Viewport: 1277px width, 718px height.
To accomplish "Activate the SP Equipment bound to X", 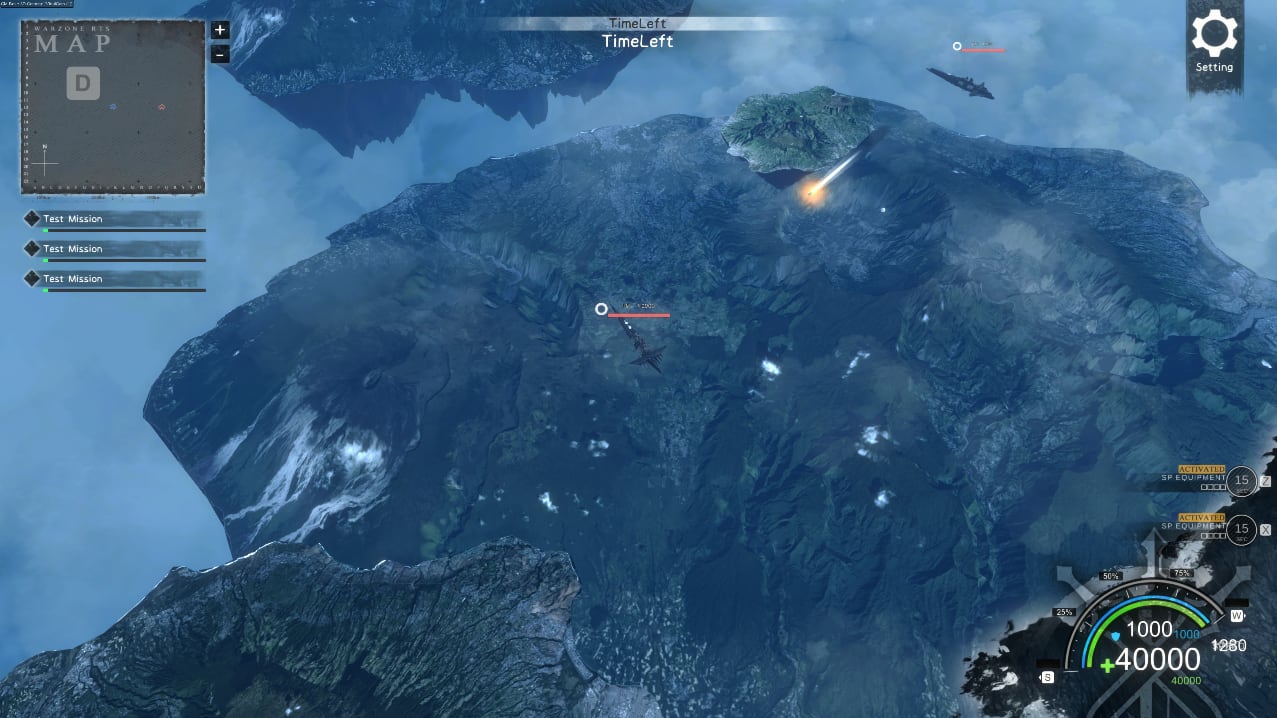I will click(x=1241, y=529).
